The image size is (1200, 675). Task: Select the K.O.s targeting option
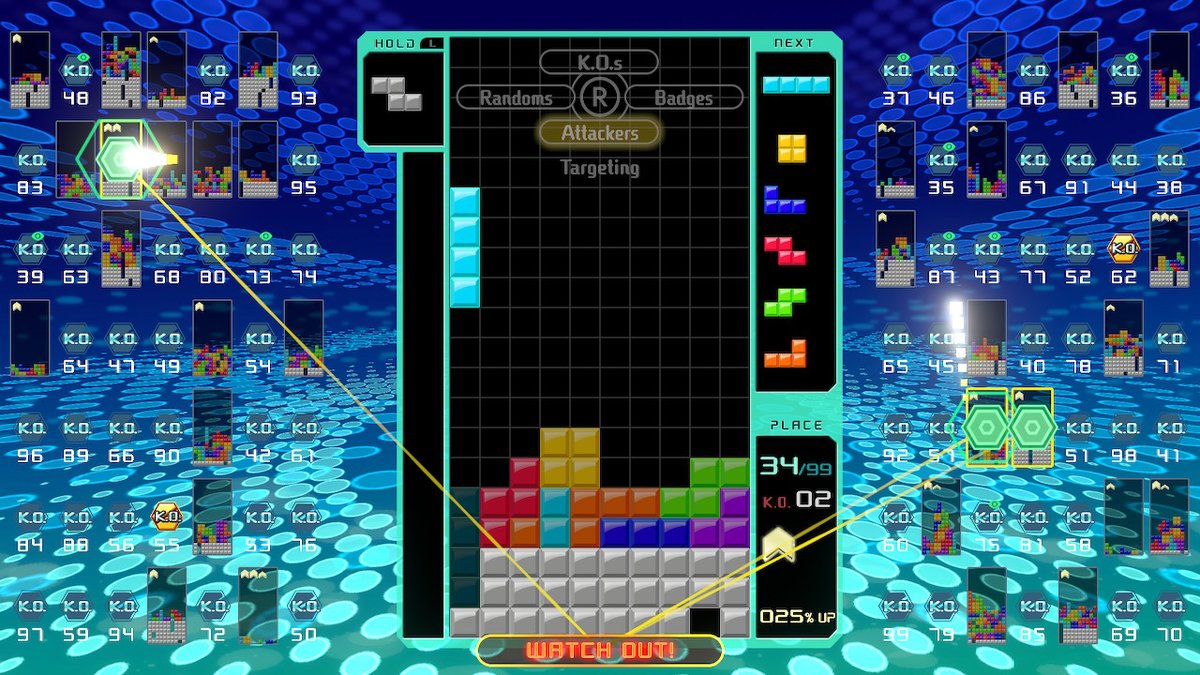599,62
